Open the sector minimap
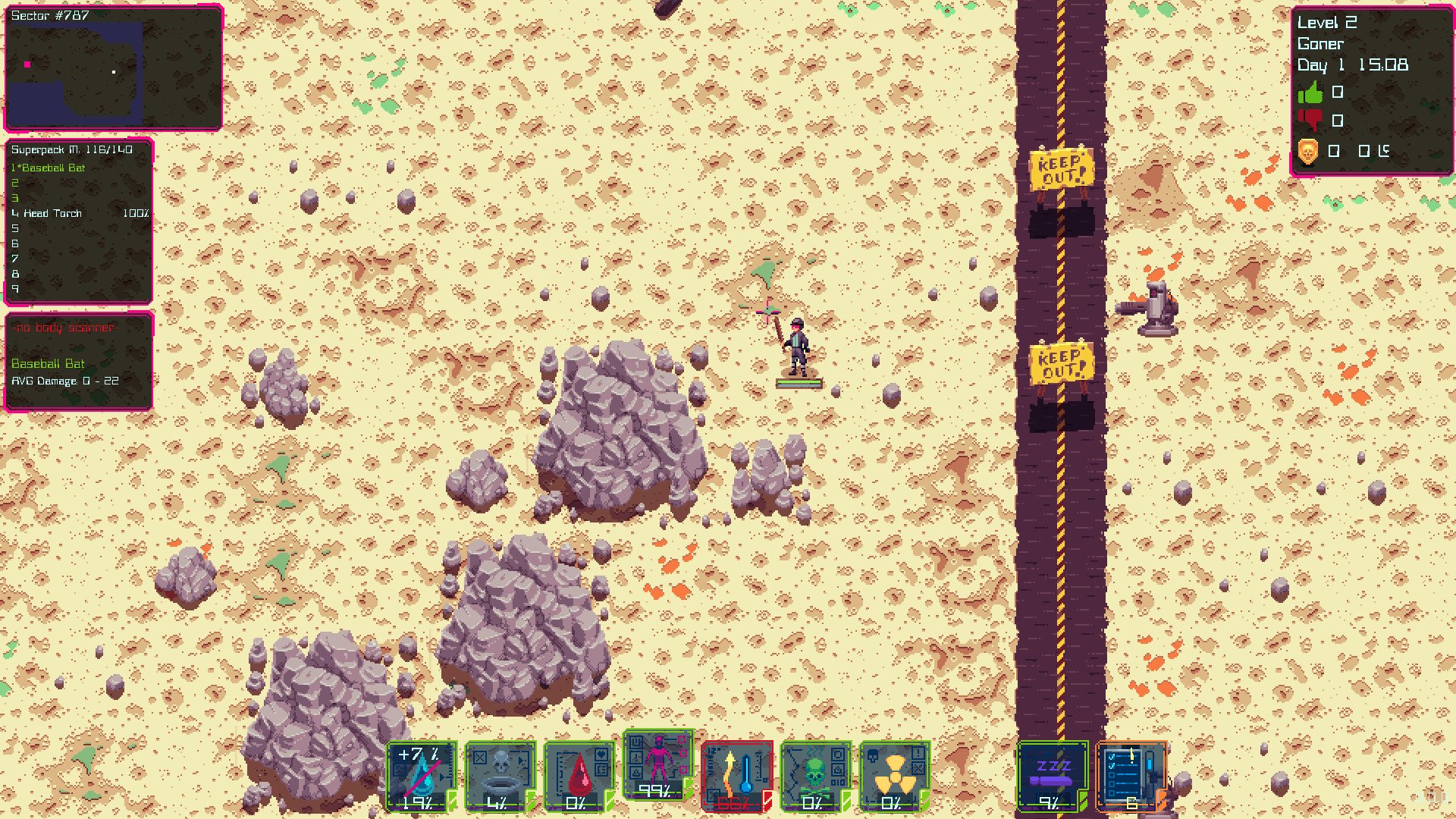Viewport: 1456px width, 819px height. (113, 68)
